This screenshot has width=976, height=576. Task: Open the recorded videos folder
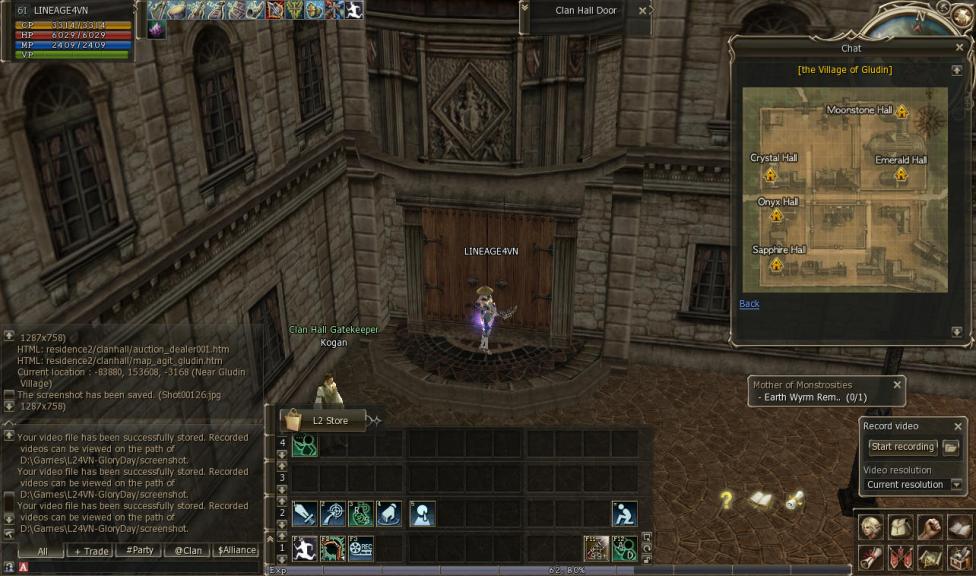click(x=950, y=447)
